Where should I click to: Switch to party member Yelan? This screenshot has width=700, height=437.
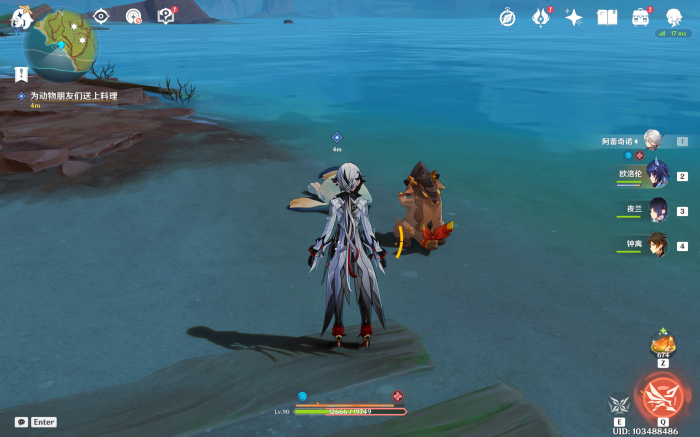tap(657, 210)
